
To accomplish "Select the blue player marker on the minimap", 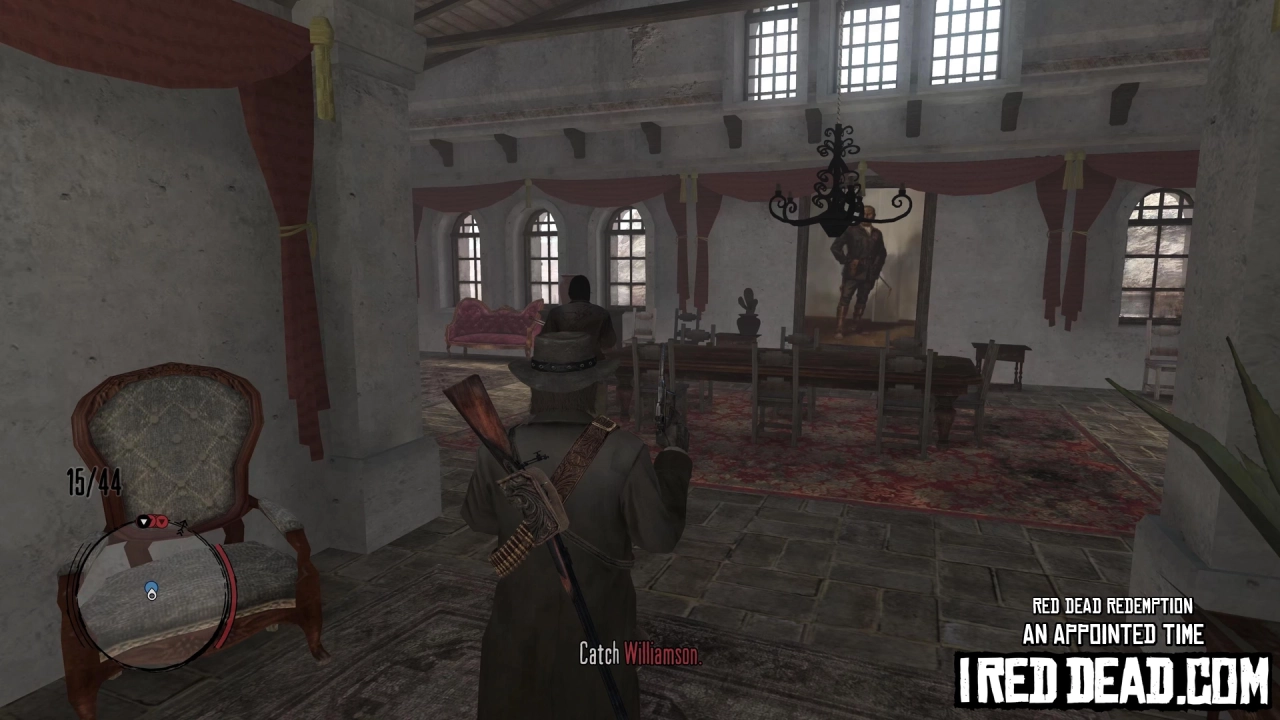I will pos(151,586).
